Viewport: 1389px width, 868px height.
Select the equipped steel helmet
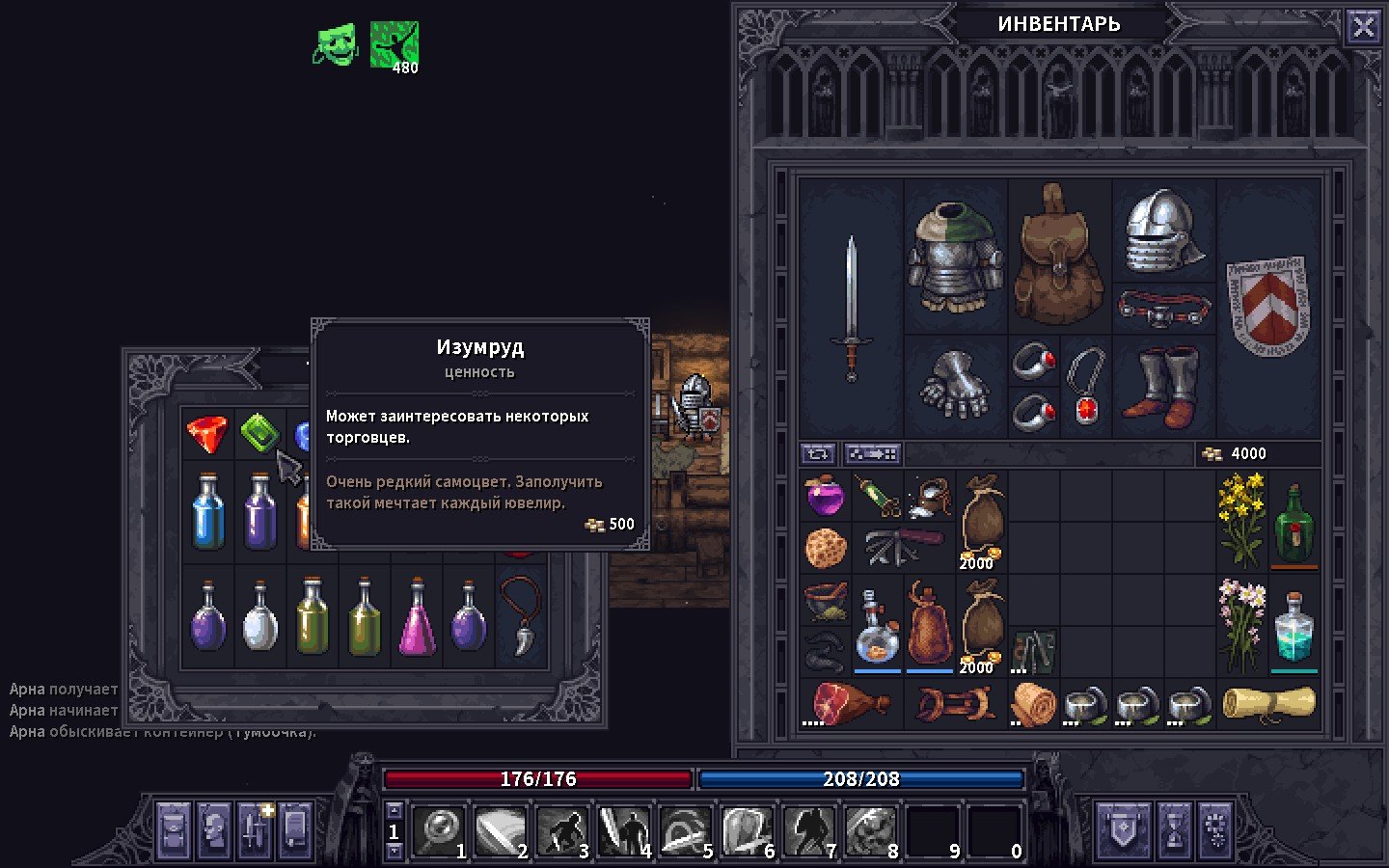tap(1163, 231)
